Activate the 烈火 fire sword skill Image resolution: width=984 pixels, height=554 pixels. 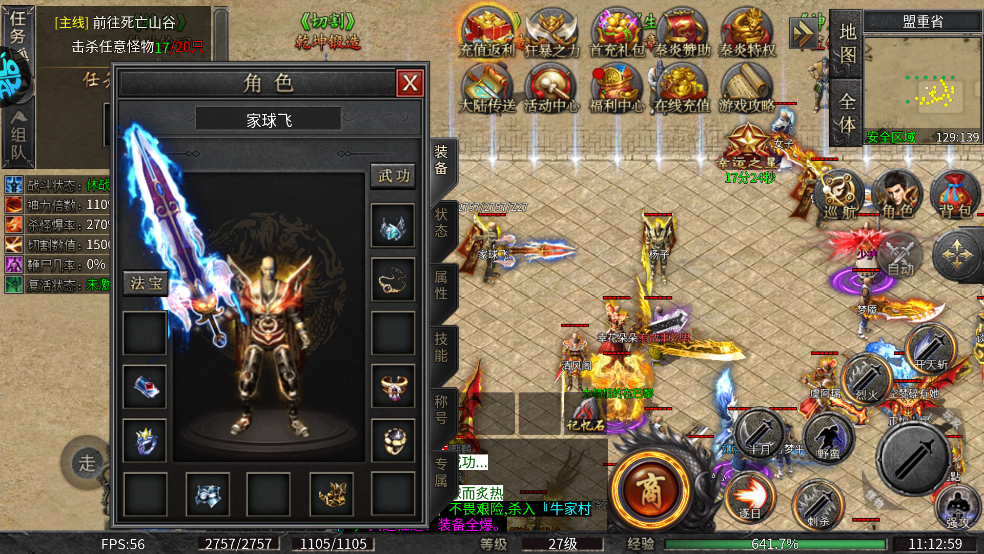pyautogui.click(x=865, y=377)
